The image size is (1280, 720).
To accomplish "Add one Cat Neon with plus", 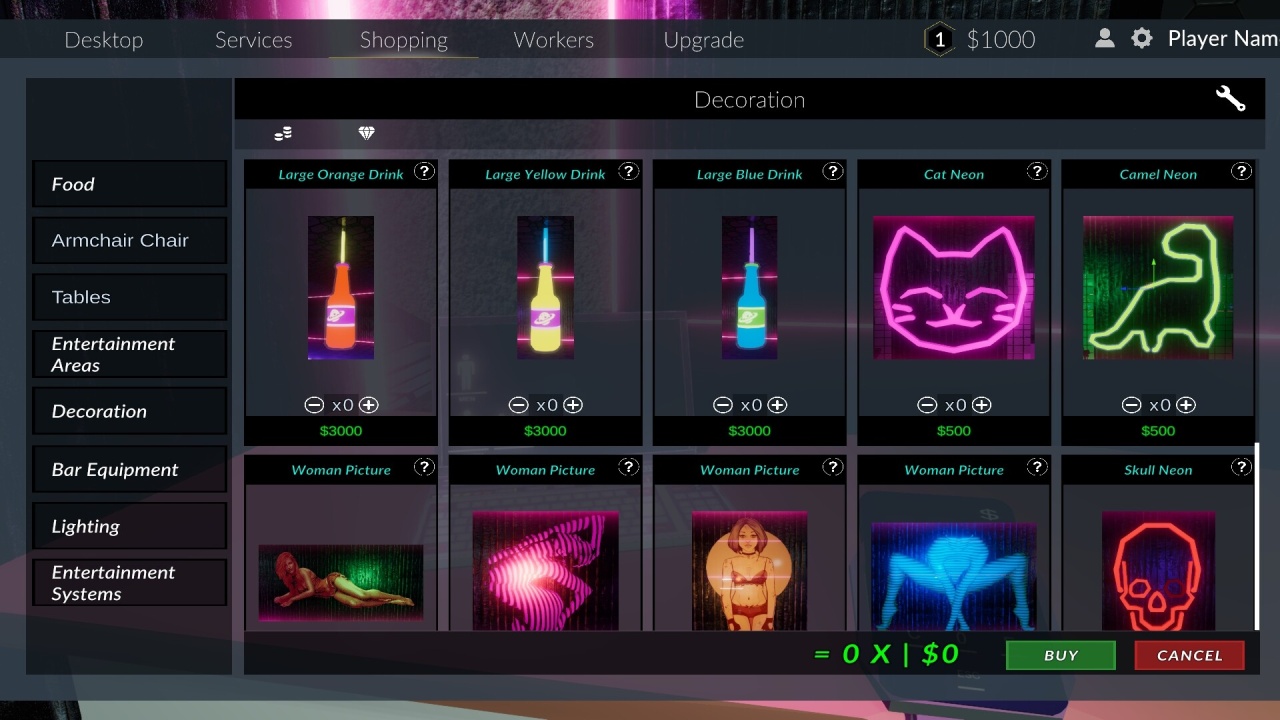I will 982,405.
